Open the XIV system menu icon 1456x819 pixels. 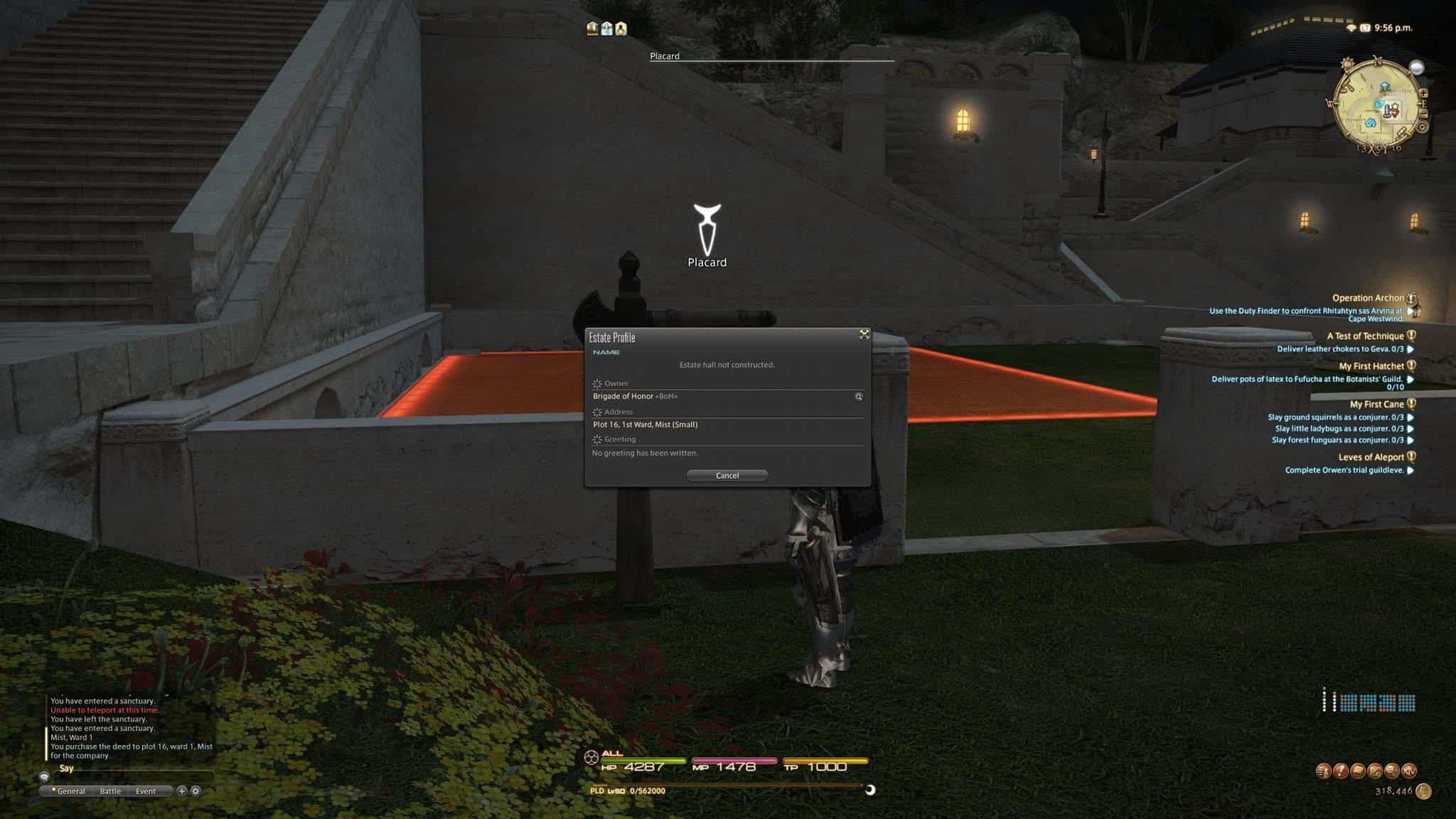(1408, 771)
